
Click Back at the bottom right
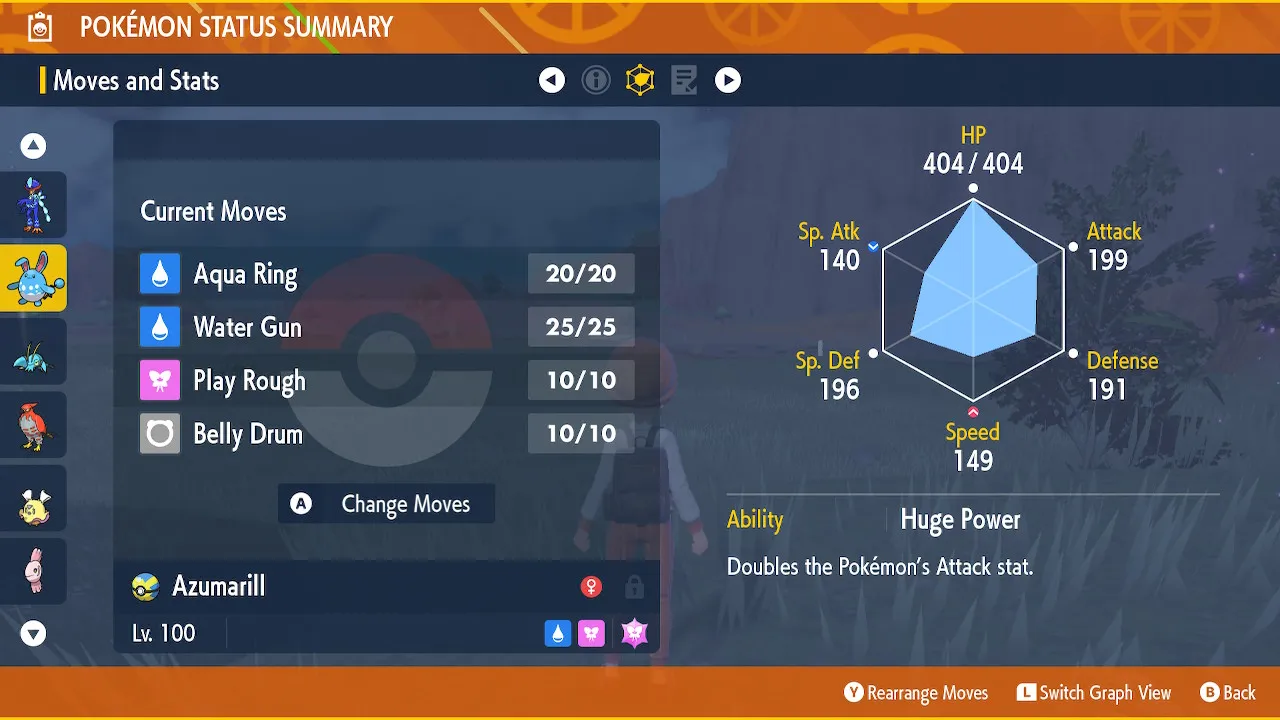coord(1228,692)
